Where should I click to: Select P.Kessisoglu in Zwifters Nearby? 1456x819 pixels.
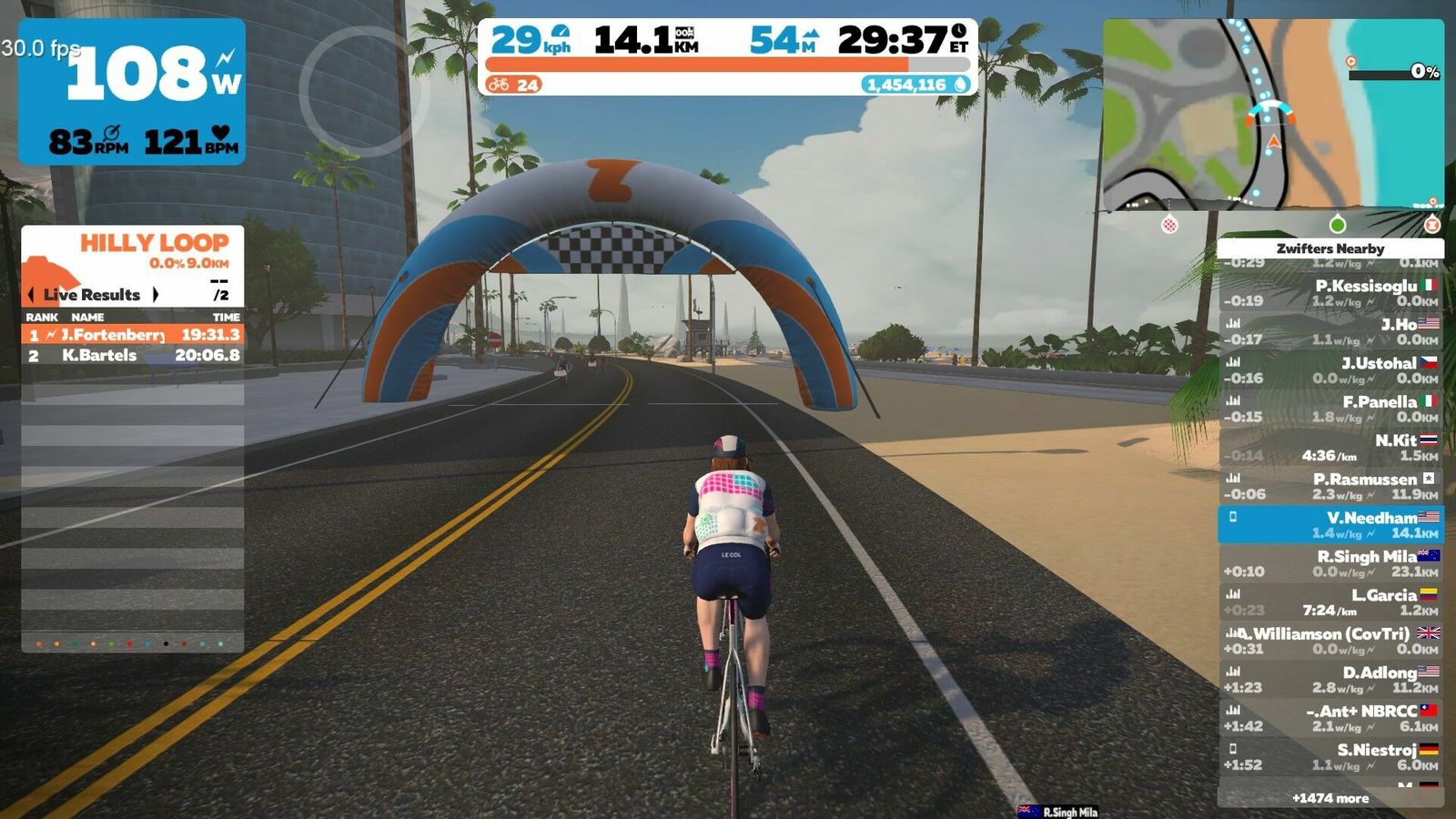1330,293
